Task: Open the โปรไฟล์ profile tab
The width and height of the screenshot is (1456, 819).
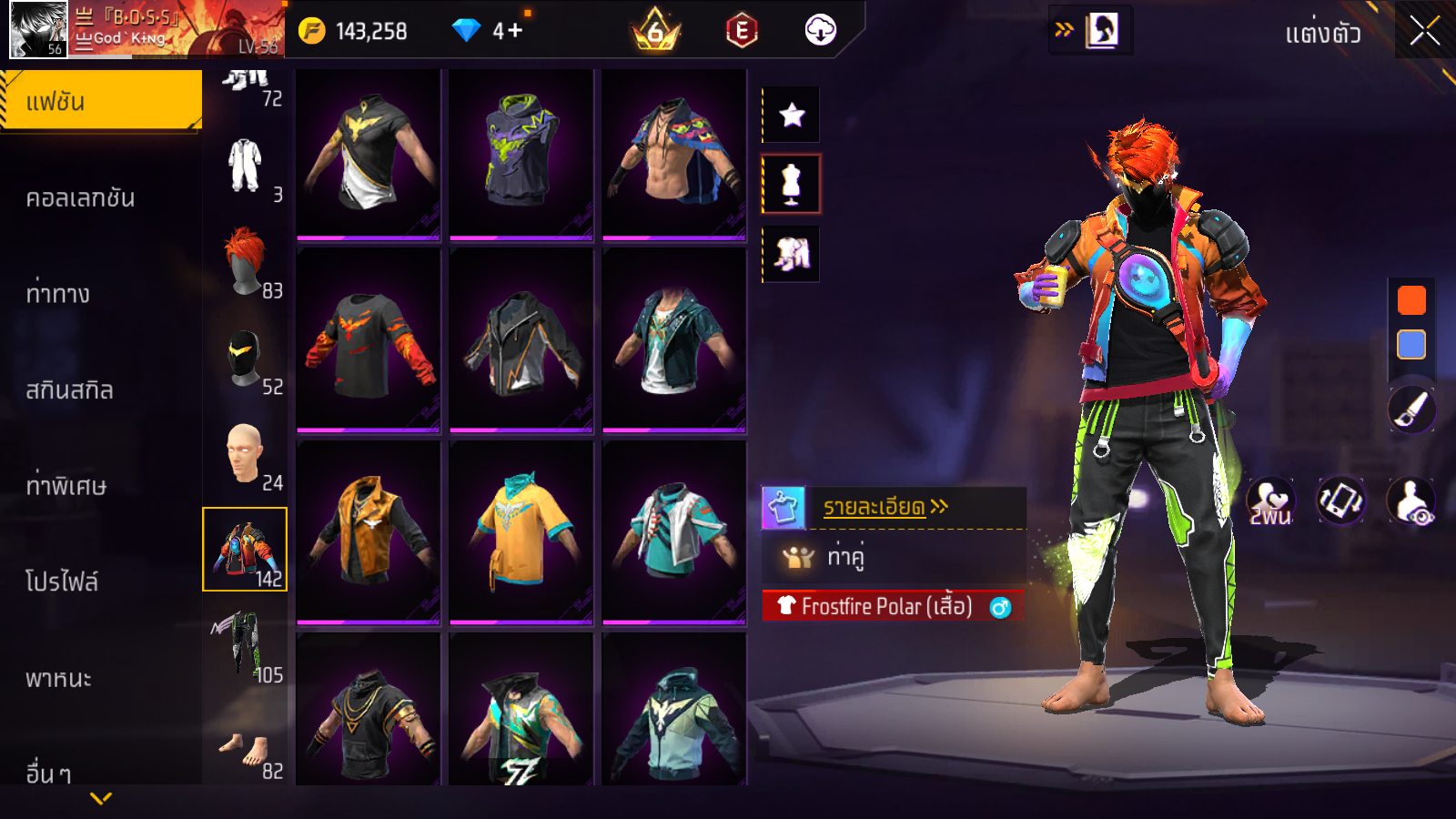Action: [62, 581]
